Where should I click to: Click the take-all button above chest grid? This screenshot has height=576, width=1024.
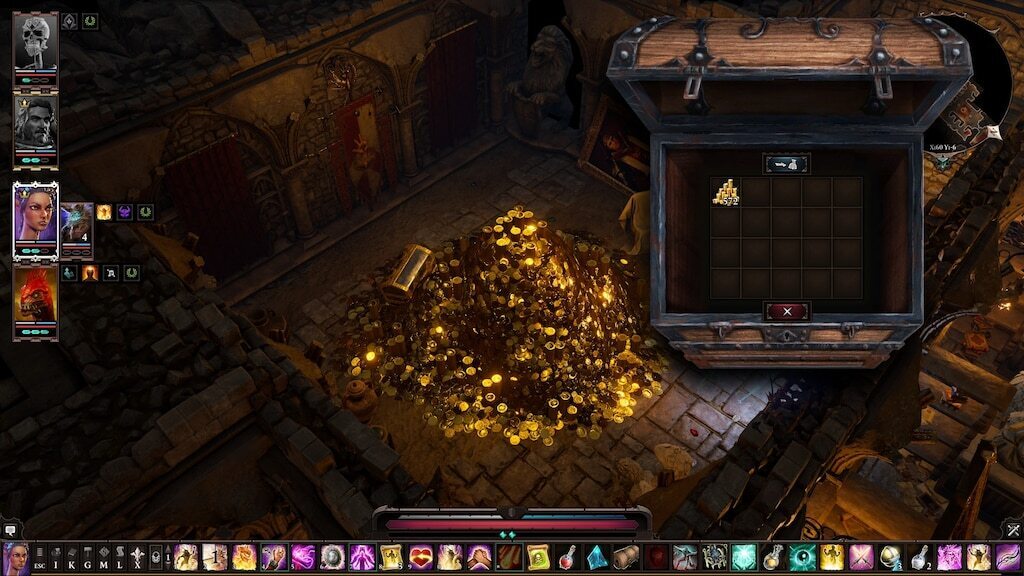tap(787, 163)
